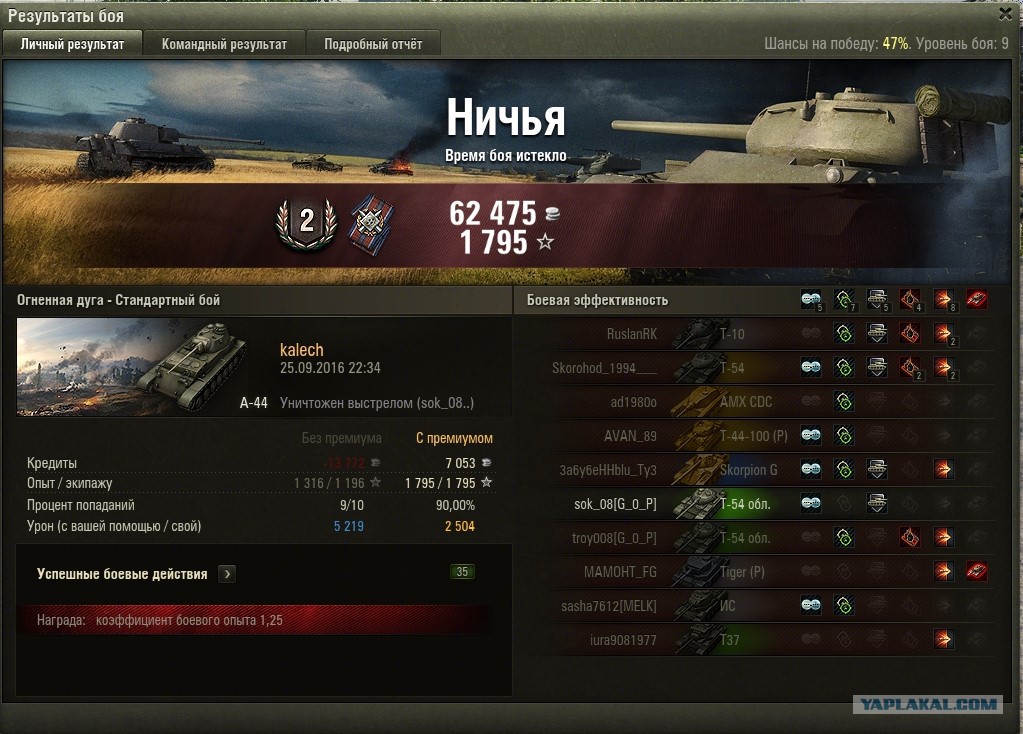The image size is (1023, 734).
Task: Switch to the Личный результат tab
Action: tap(72, 44)
